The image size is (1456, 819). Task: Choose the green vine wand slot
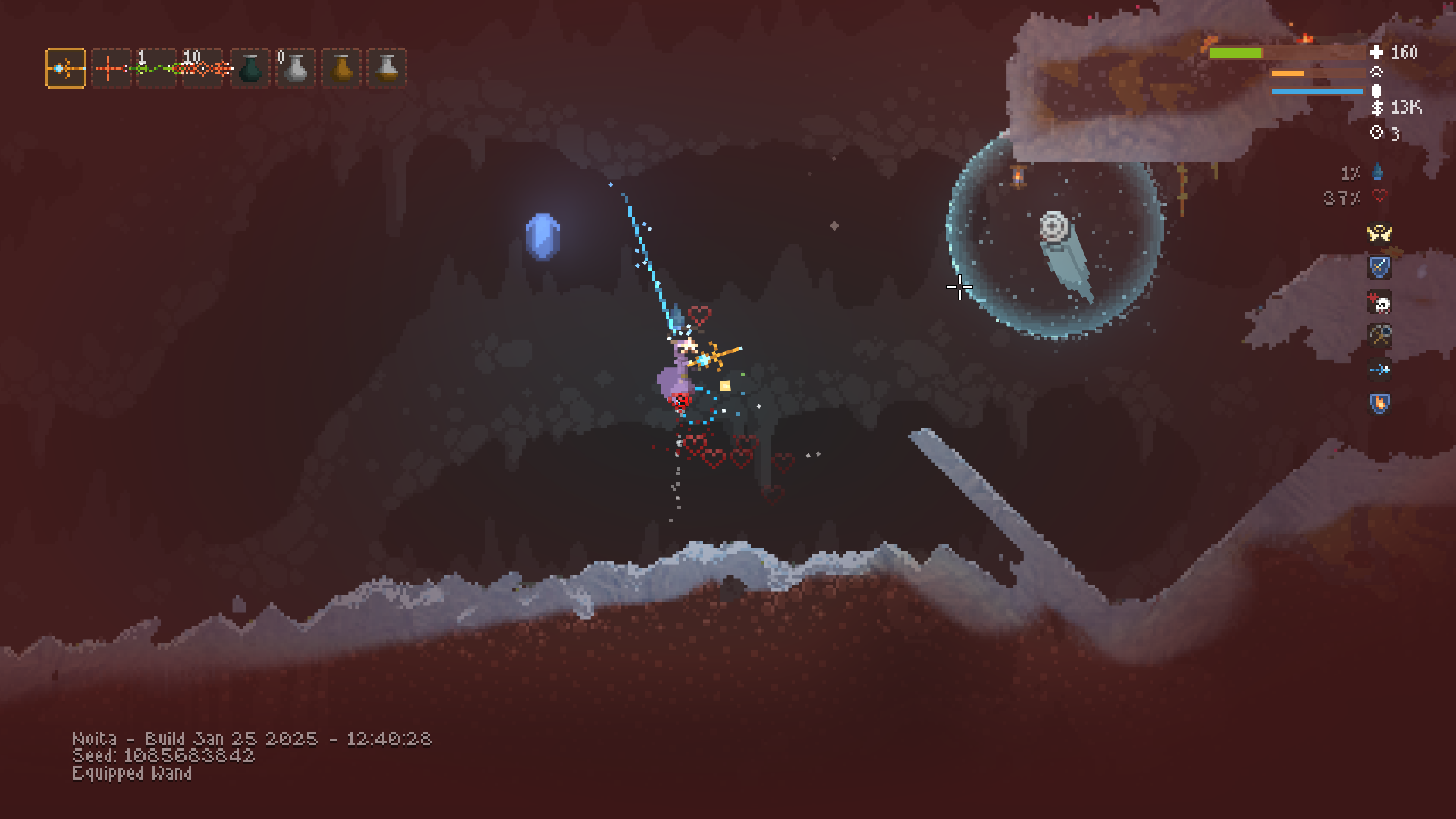[156, 69]
